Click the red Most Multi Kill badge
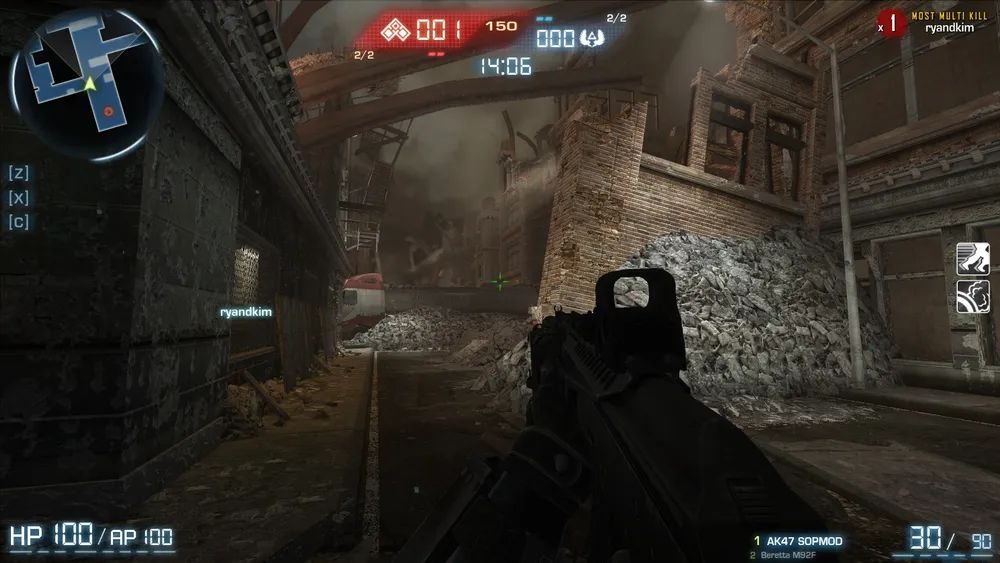This screenshot has height=563, width=1000. point(892,23)
